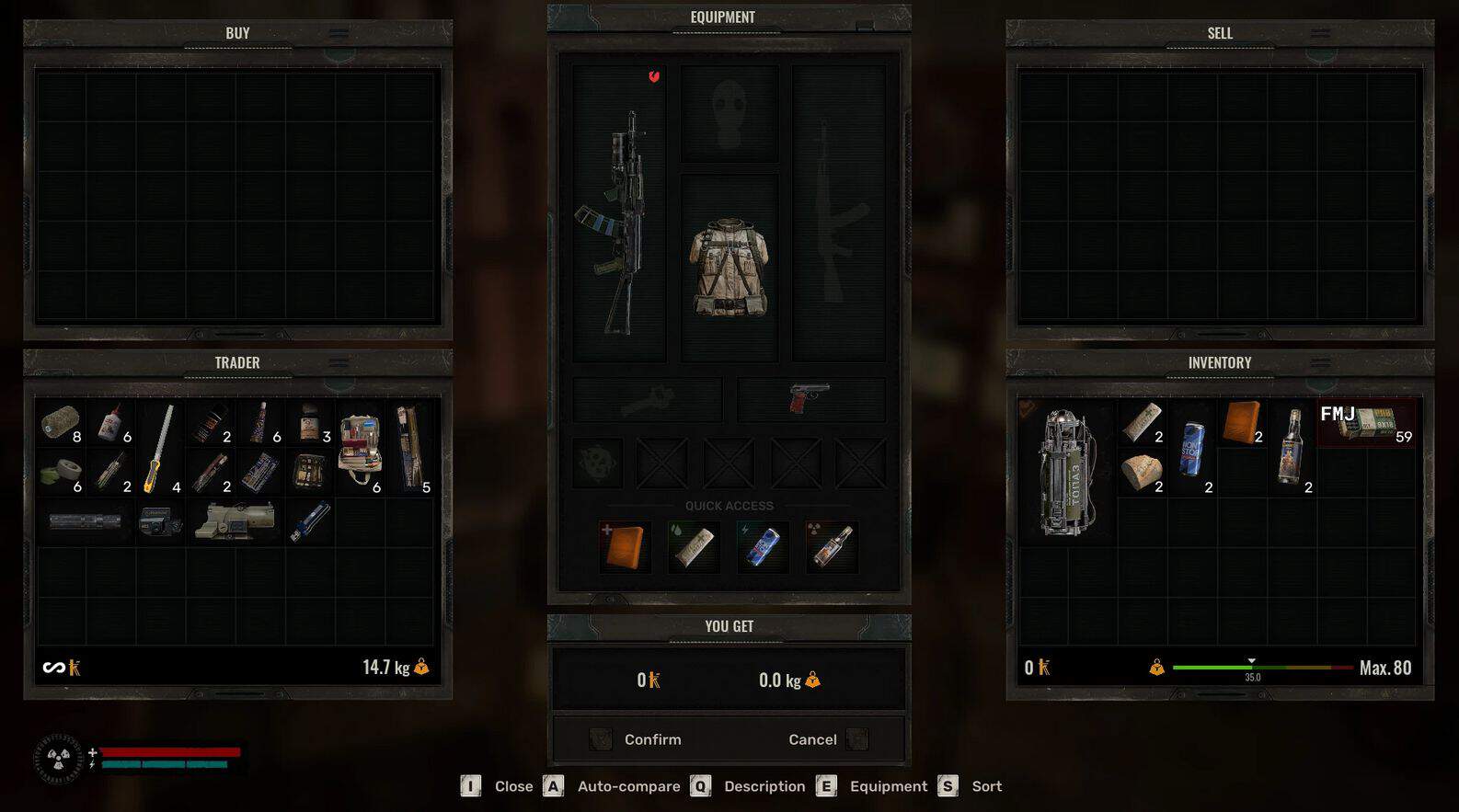
Task: Pick the vodka bottle in inventory
Action: [x=1292, y=448]
